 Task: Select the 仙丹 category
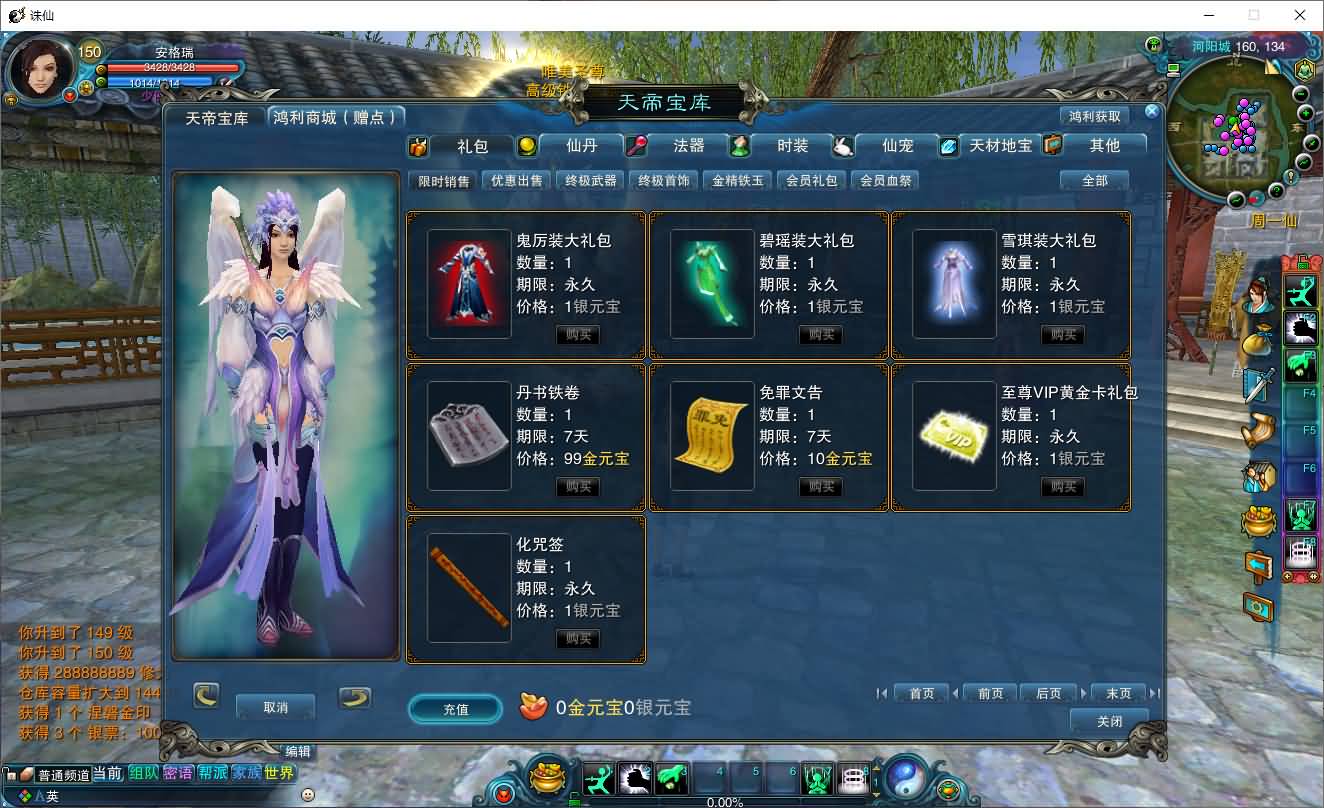581,146
